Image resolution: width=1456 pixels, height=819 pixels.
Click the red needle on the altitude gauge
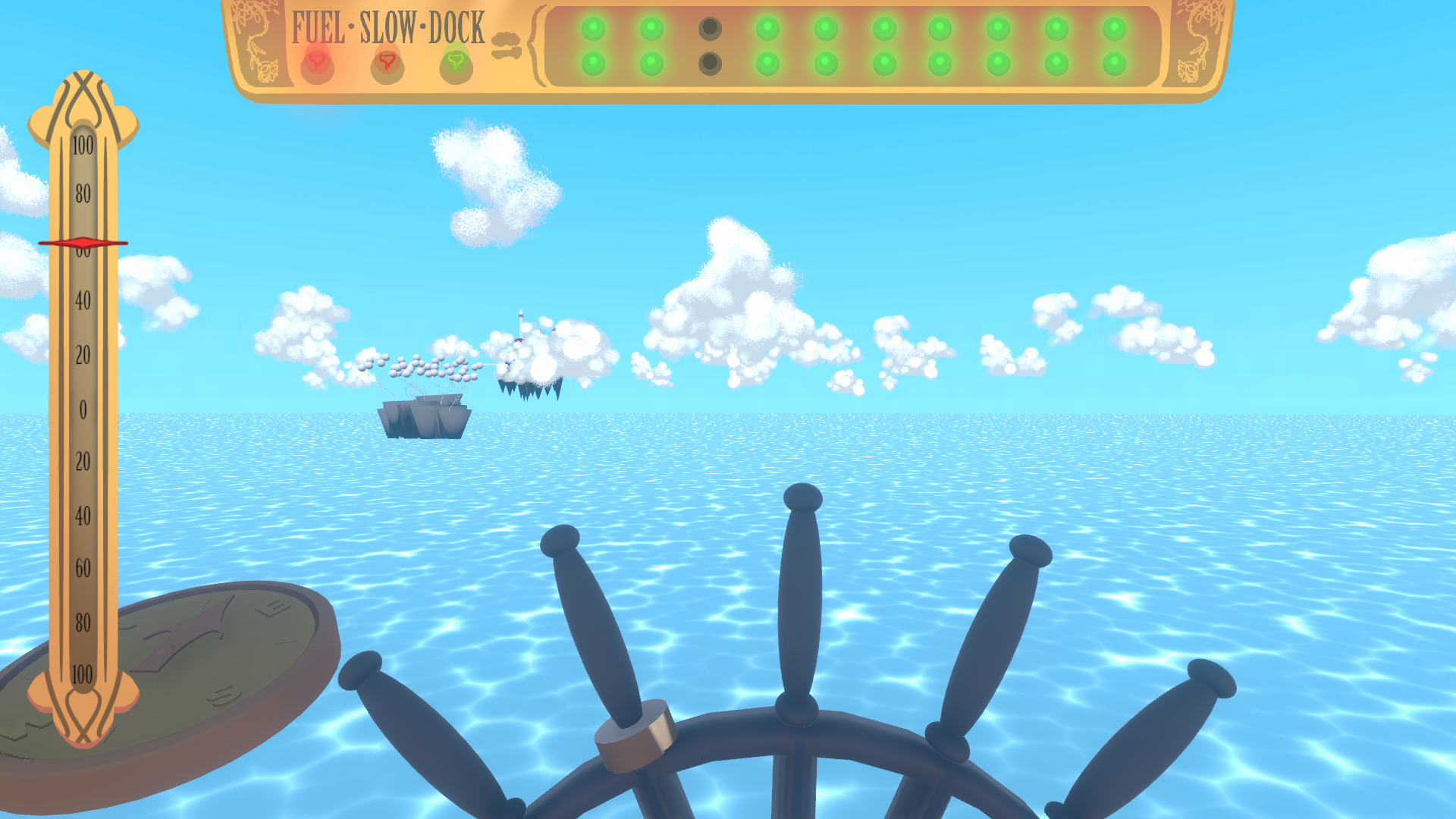click(x=83, y=241)
